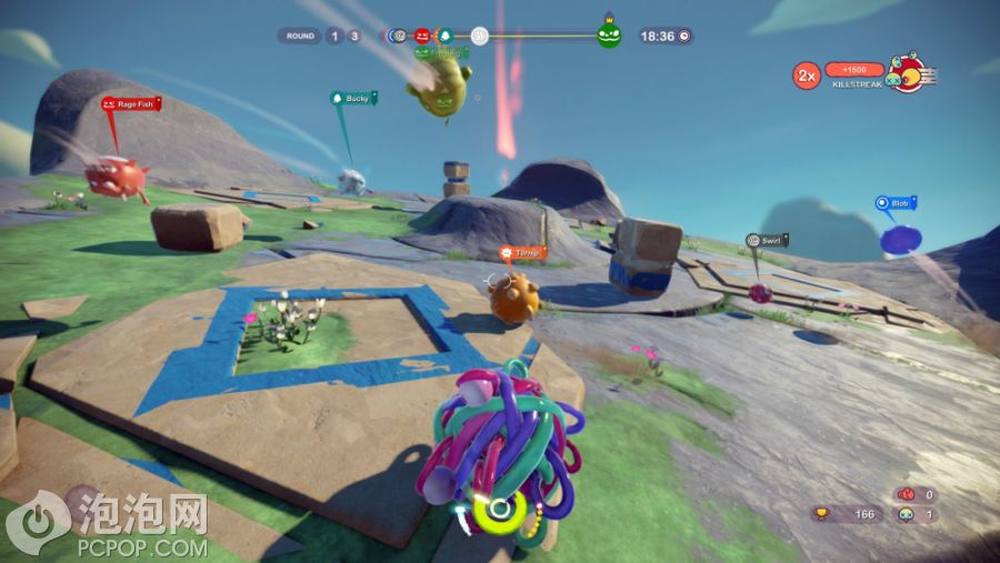Image resolution: width=1000 pixels, height=563 pixels.
Task: Select the round 1 indicator
Action: coord(334,36)
